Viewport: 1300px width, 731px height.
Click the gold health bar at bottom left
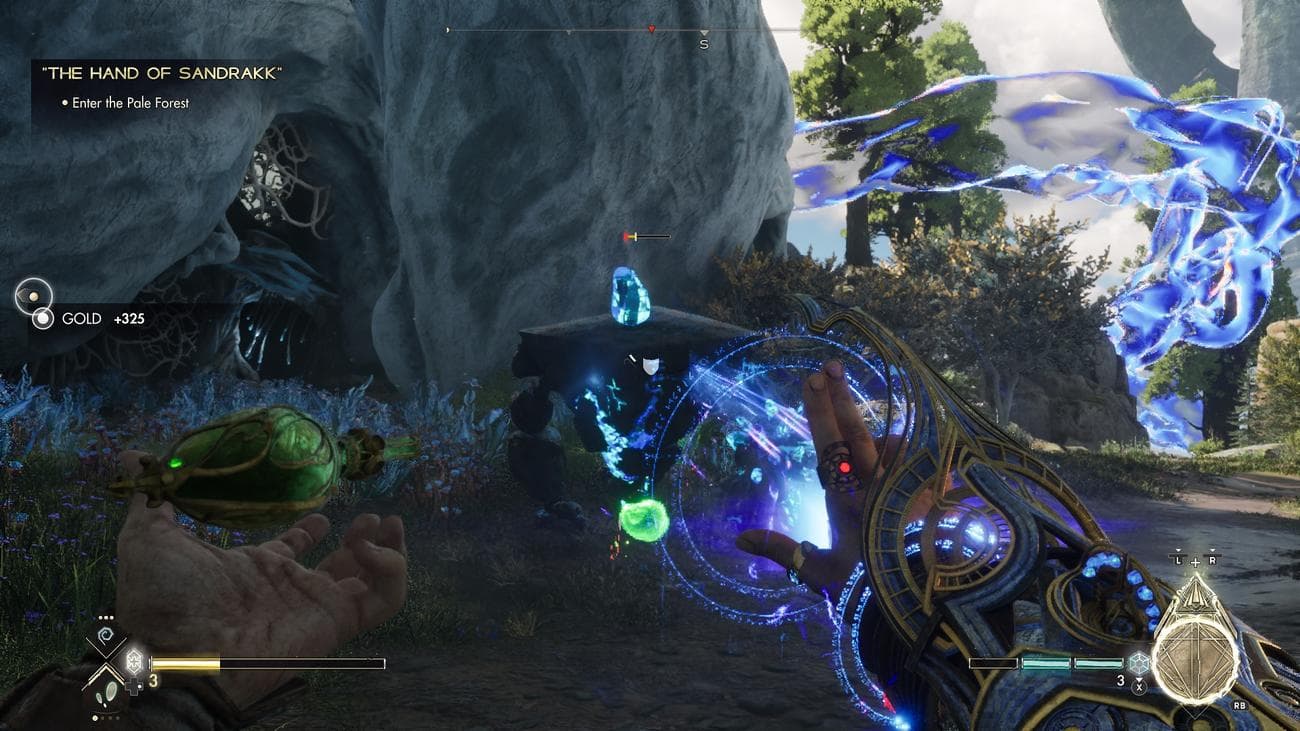coord(200,661)
